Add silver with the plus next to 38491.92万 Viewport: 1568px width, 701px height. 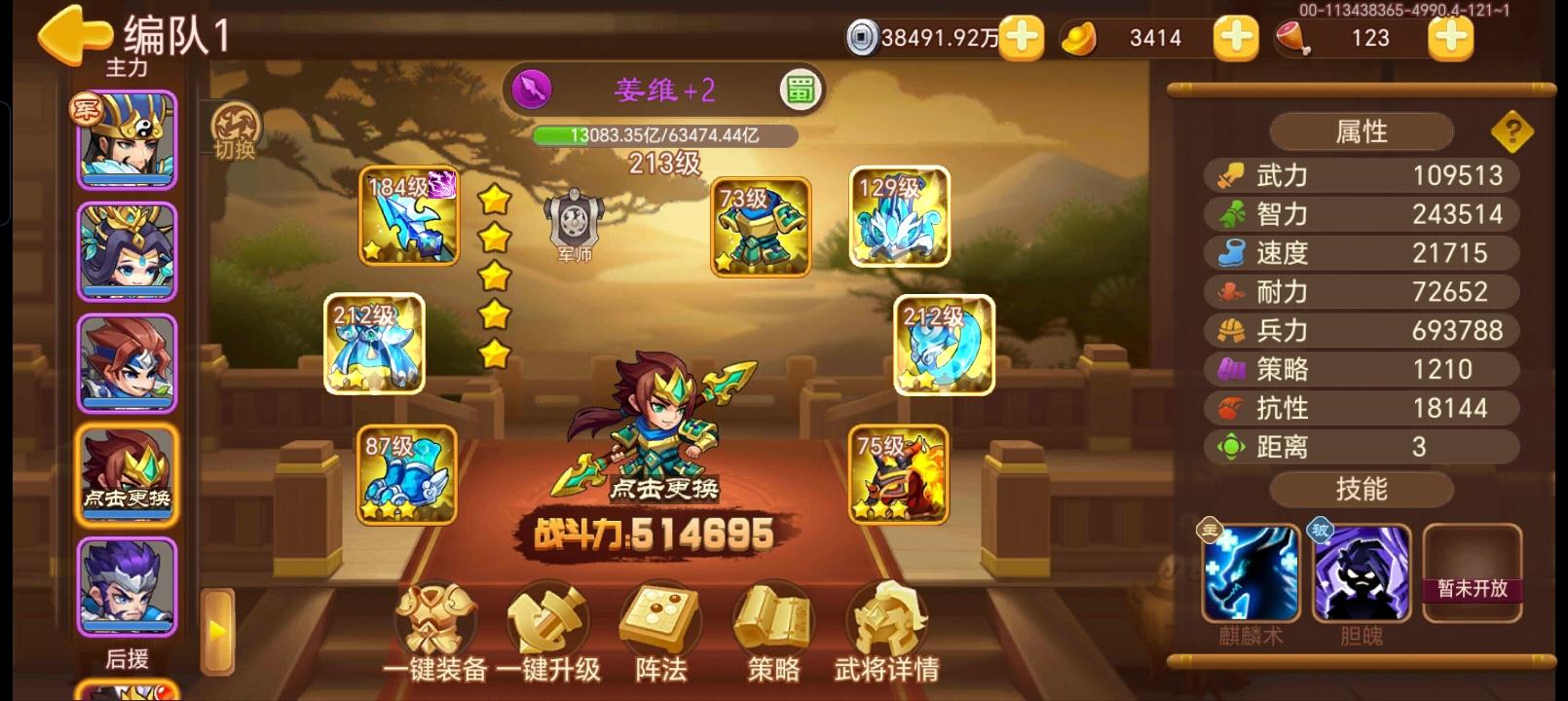tap(1023, 39)
